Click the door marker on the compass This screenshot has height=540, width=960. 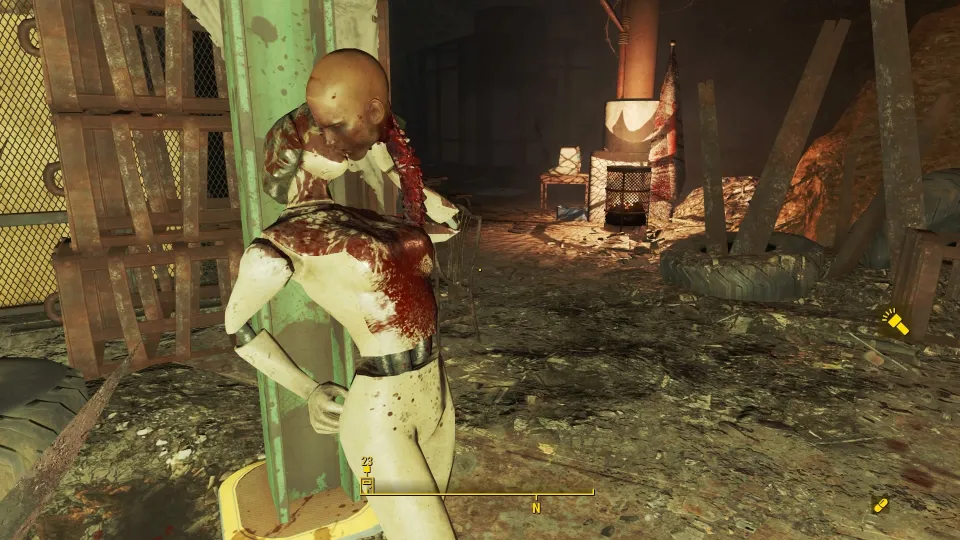(x=367, y=486)
